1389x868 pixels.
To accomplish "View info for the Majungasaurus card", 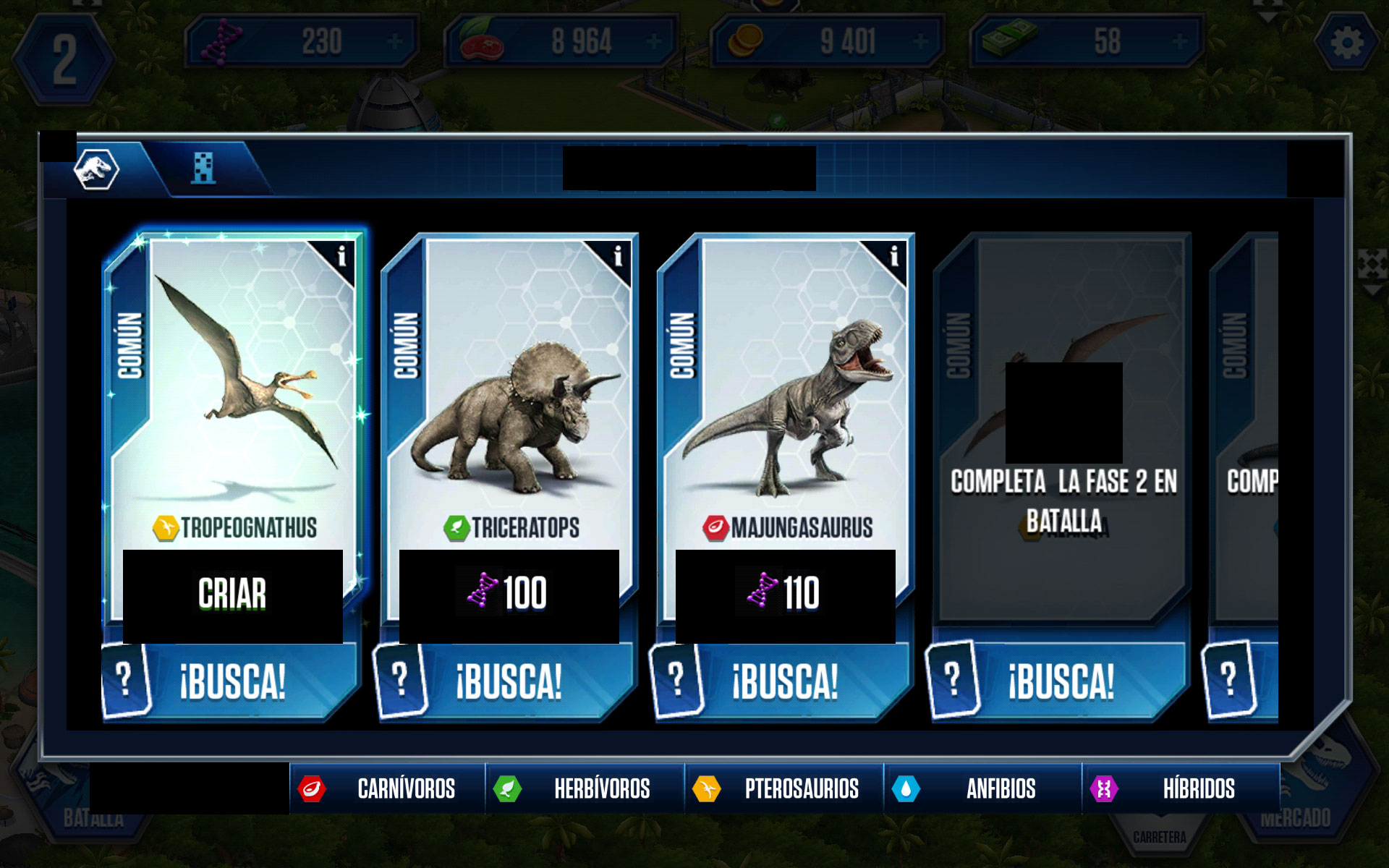I will click(x=893, y=256).
